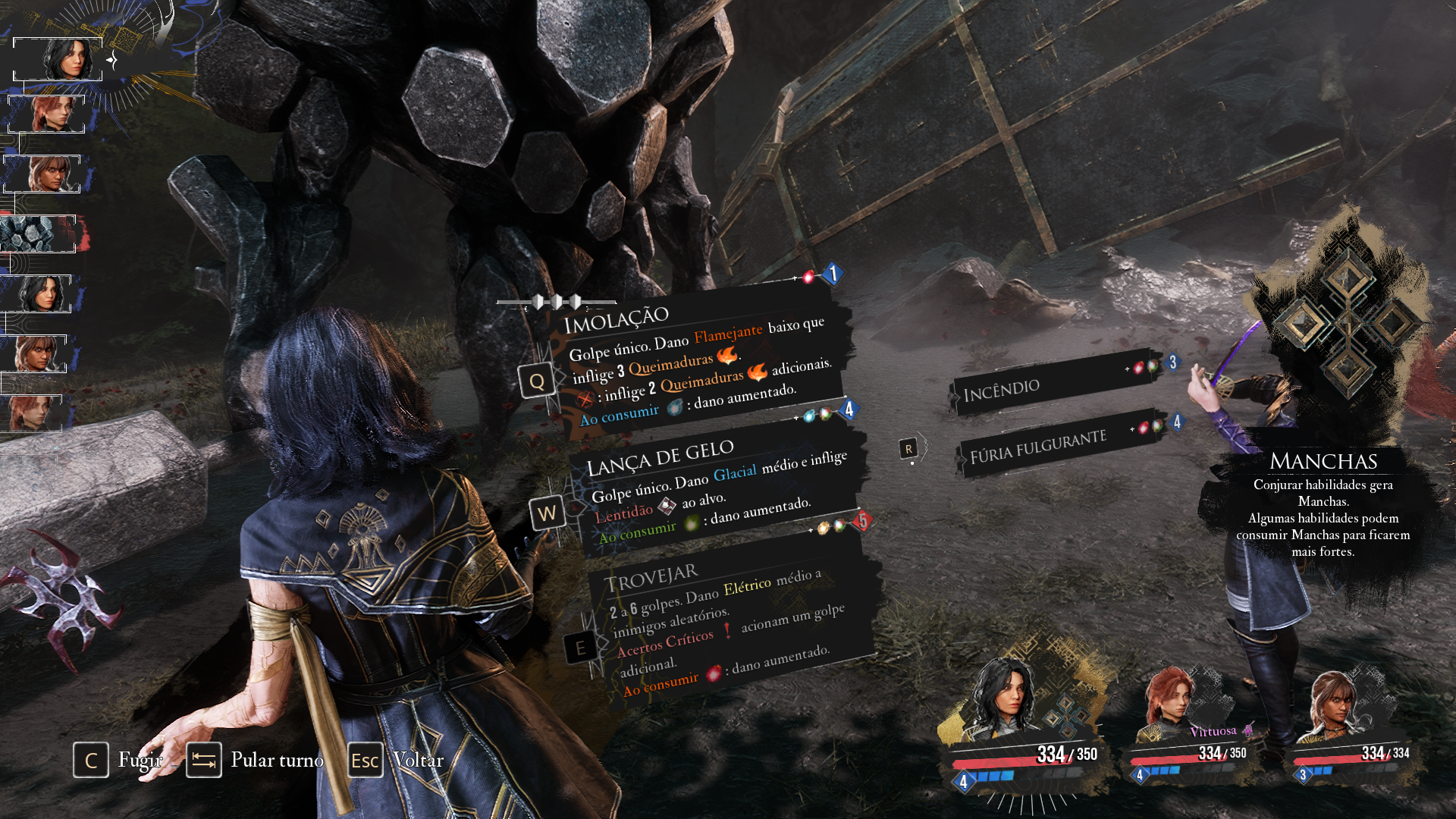The image size is (1456, 819).
Task: Click the Manchas diamond emblem
Action: coord(1347,322)
